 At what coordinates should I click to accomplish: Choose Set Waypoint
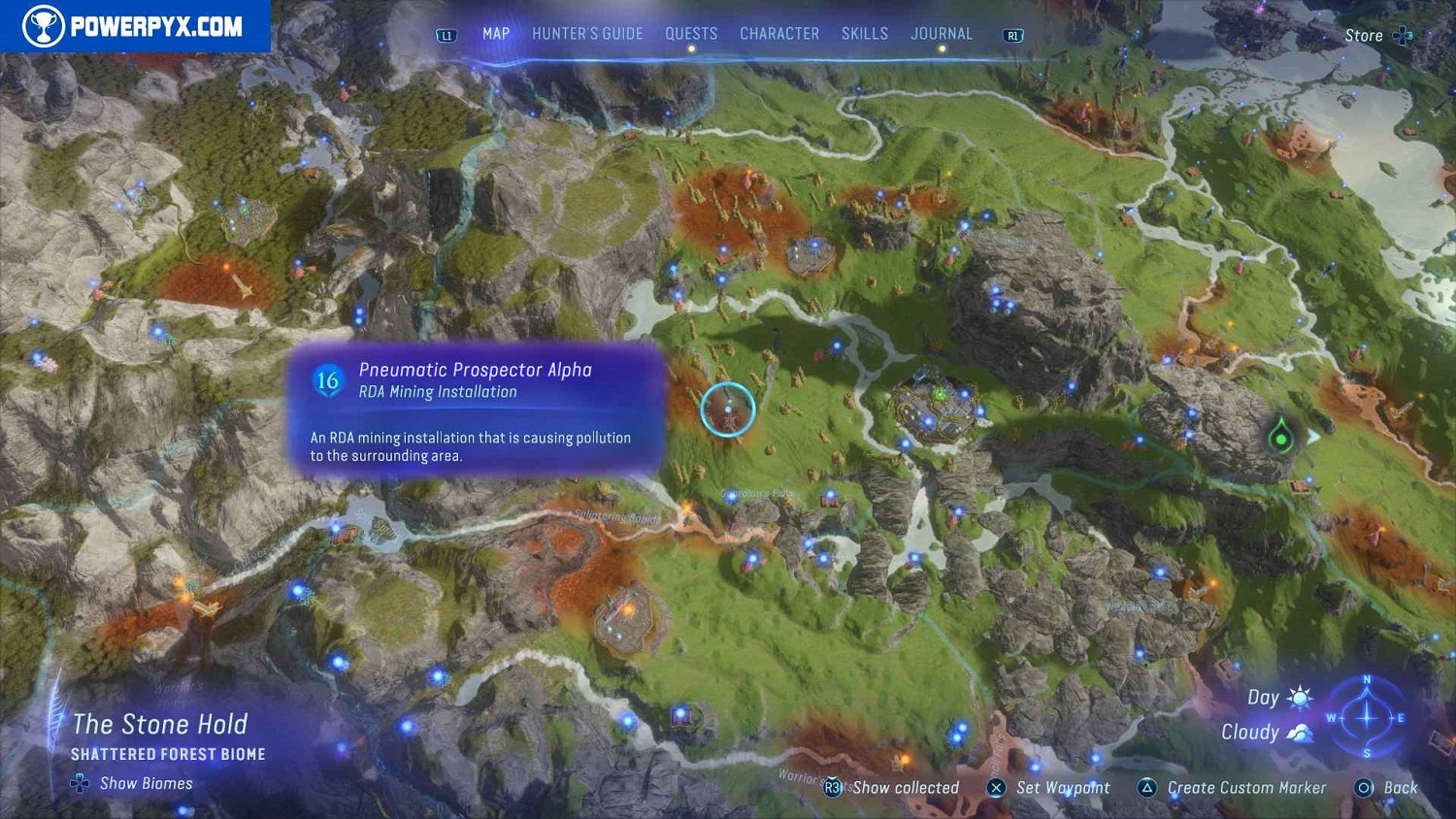coord(1049,788)
